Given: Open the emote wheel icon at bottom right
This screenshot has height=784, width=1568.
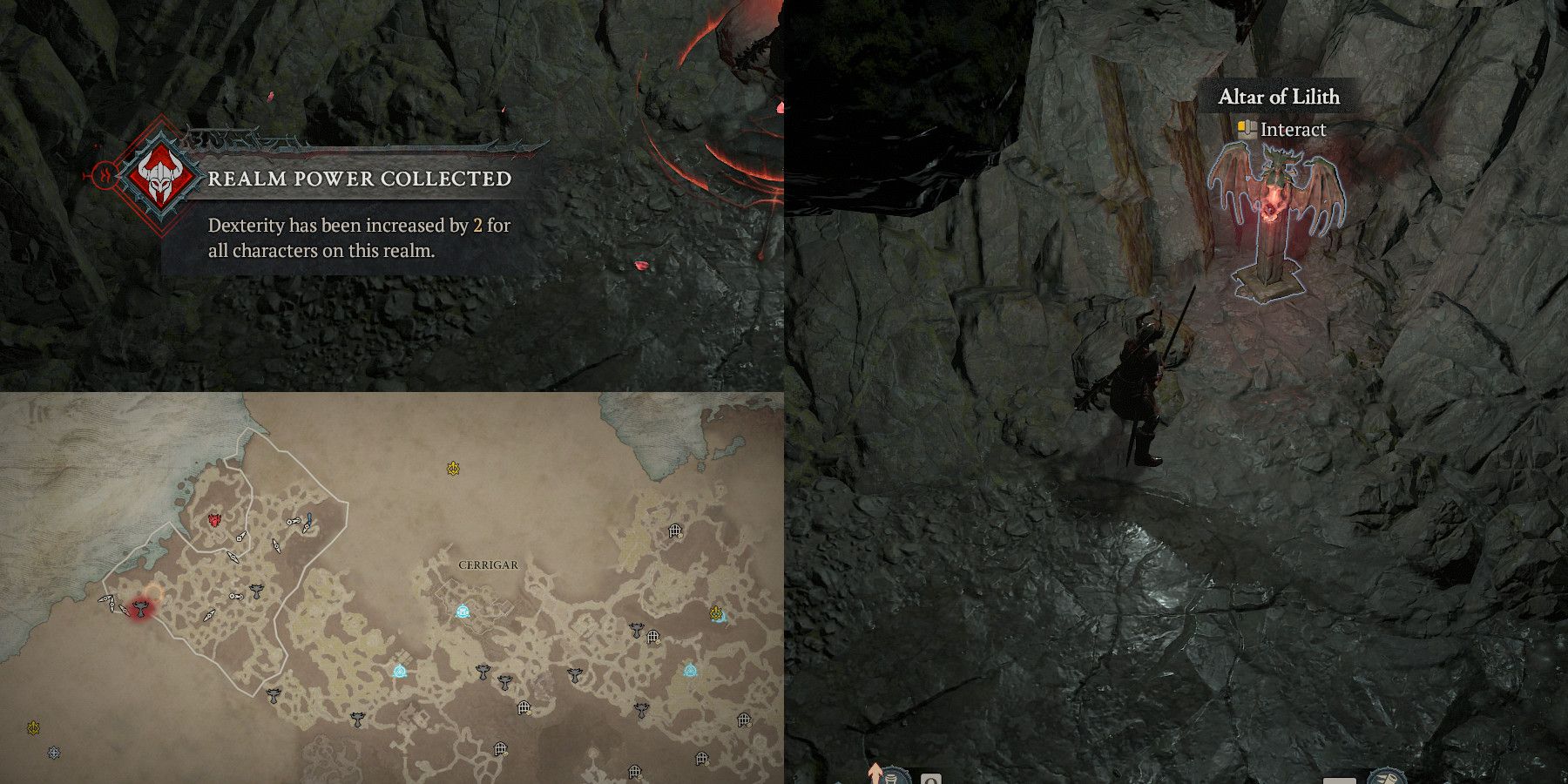Looking at the screenshot, I should pyautogui.click(x=1387, y=777).
